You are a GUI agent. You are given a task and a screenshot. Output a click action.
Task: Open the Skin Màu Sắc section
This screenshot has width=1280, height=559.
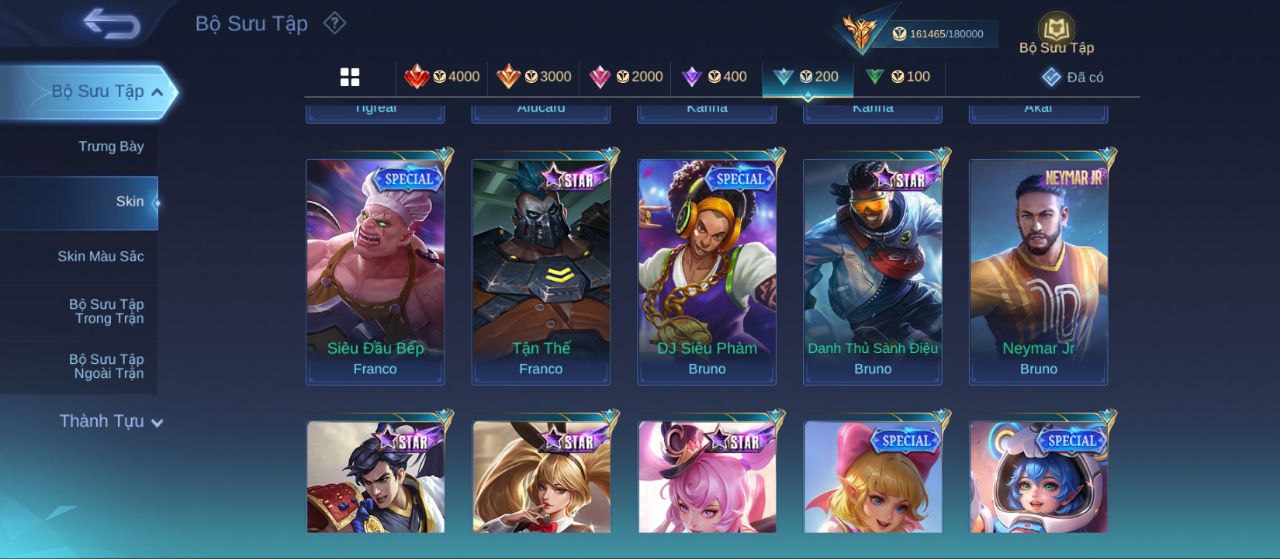[100, 257]
